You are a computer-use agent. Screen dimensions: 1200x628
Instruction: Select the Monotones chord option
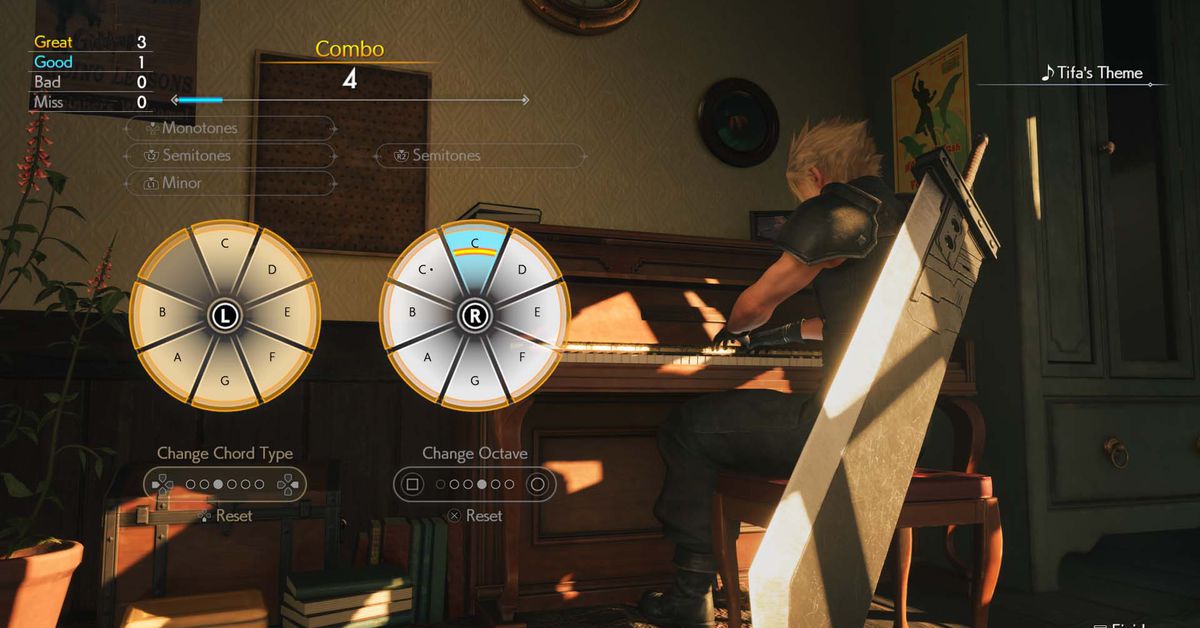click(x=230, y=128)
